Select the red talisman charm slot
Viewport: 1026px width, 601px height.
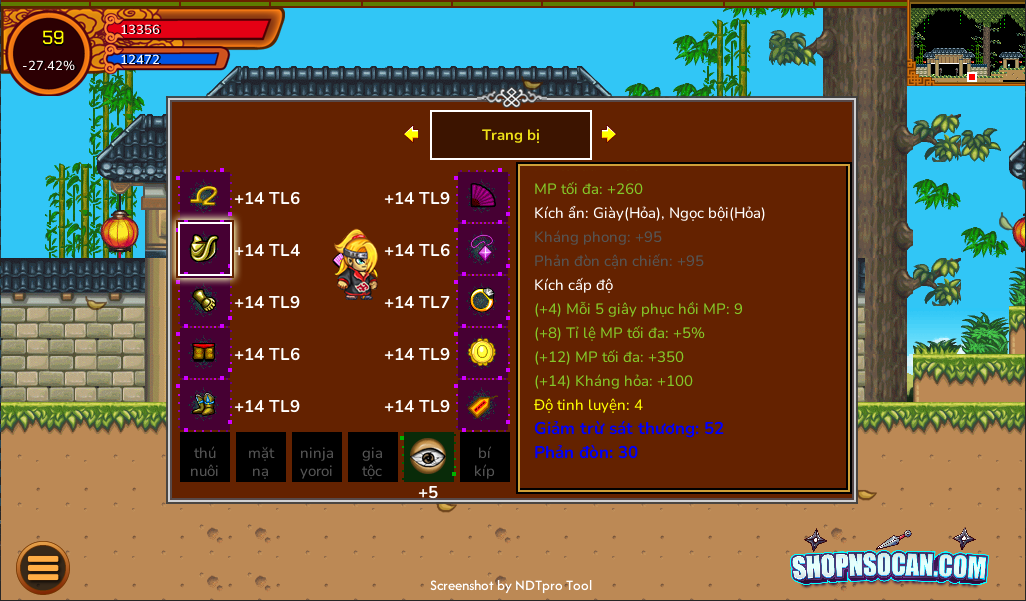(x=483, y=405)
